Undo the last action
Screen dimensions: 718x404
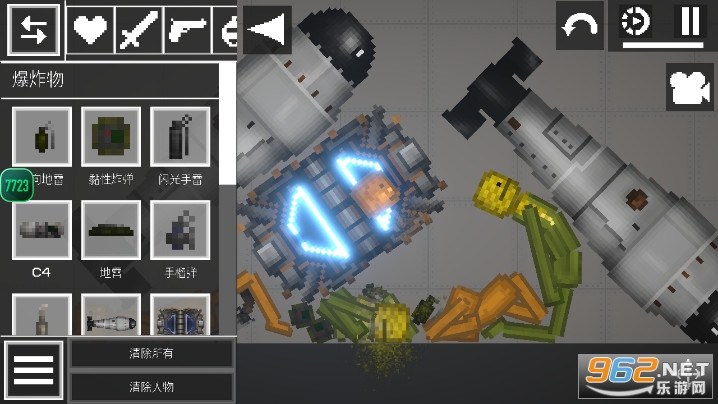580,27
